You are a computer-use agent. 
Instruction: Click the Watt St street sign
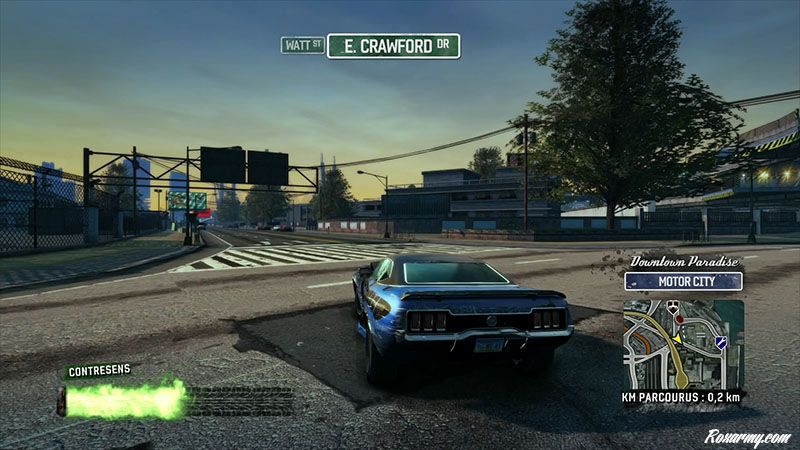coord(302,45)
